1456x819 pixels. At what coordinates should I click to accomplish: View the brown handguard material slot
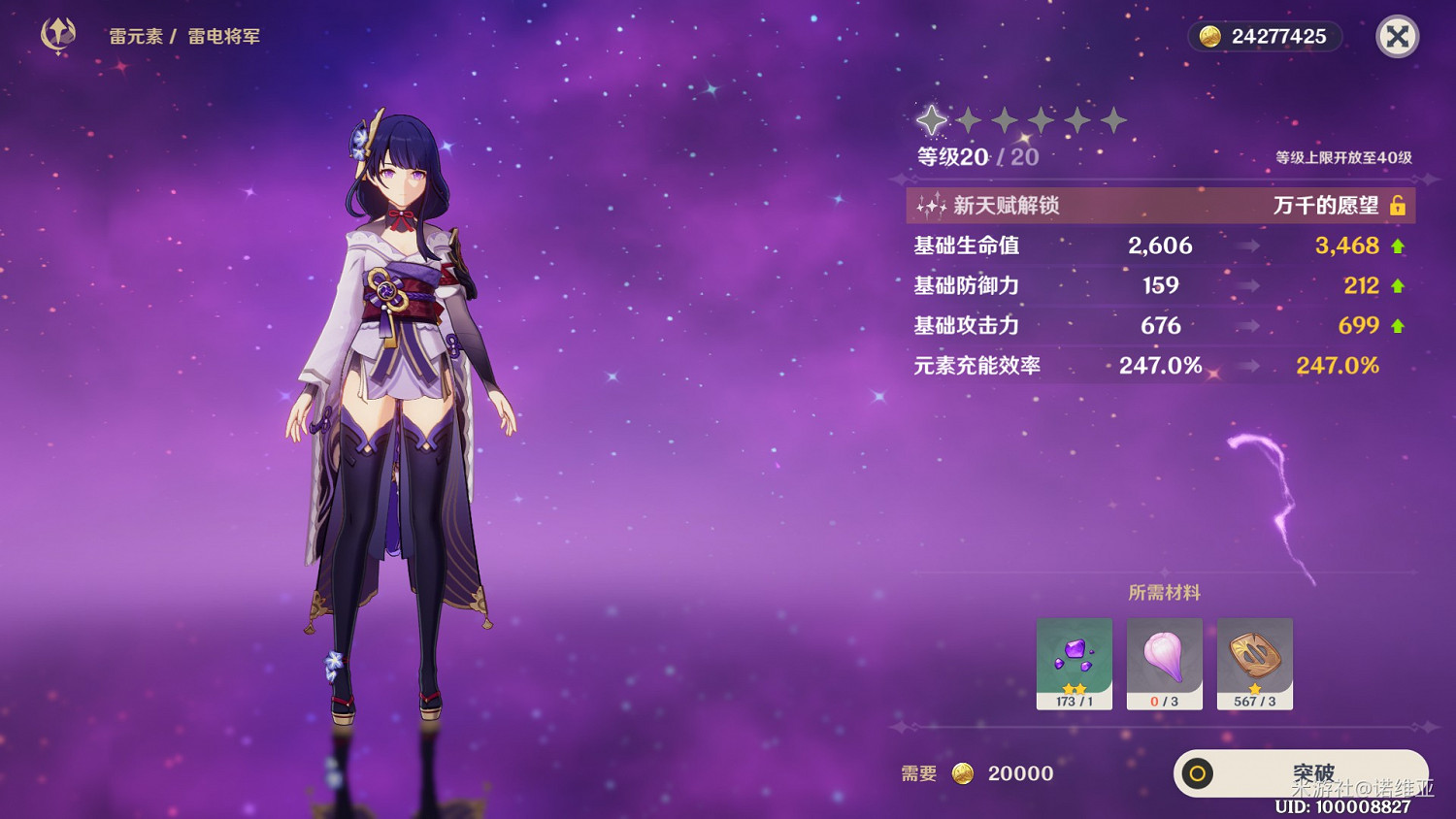pyautogui.click(x=1254, y=663)
